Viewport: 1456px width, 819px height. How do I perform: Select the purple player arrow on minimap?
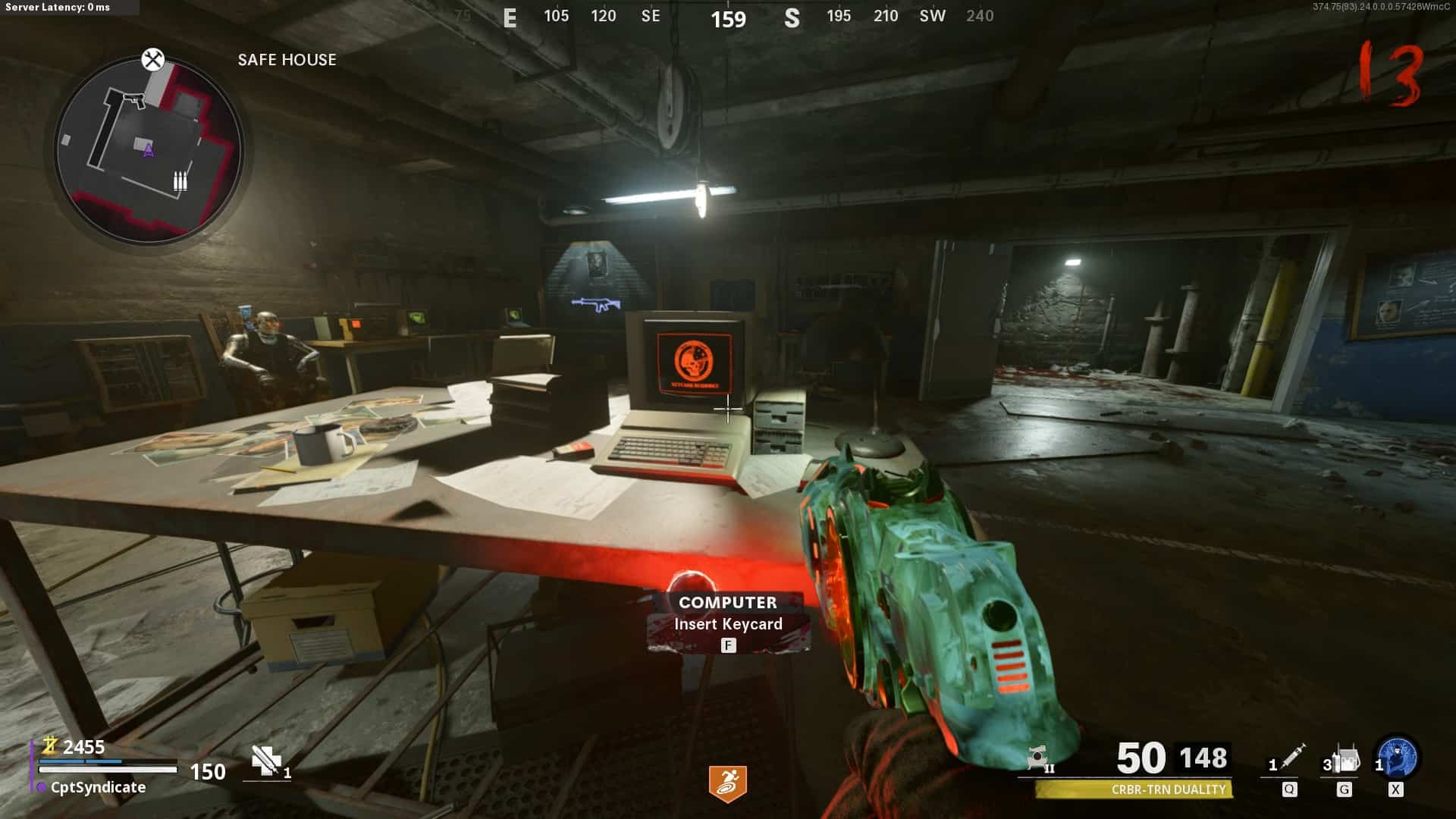(149, 150)
